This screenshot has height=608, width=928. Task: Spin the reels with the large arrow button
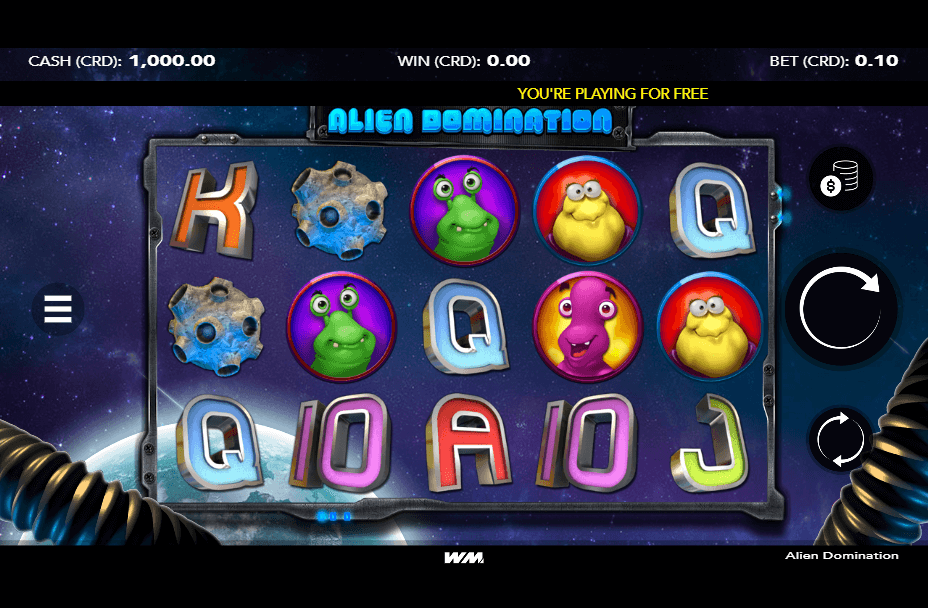tap(841, 309)
